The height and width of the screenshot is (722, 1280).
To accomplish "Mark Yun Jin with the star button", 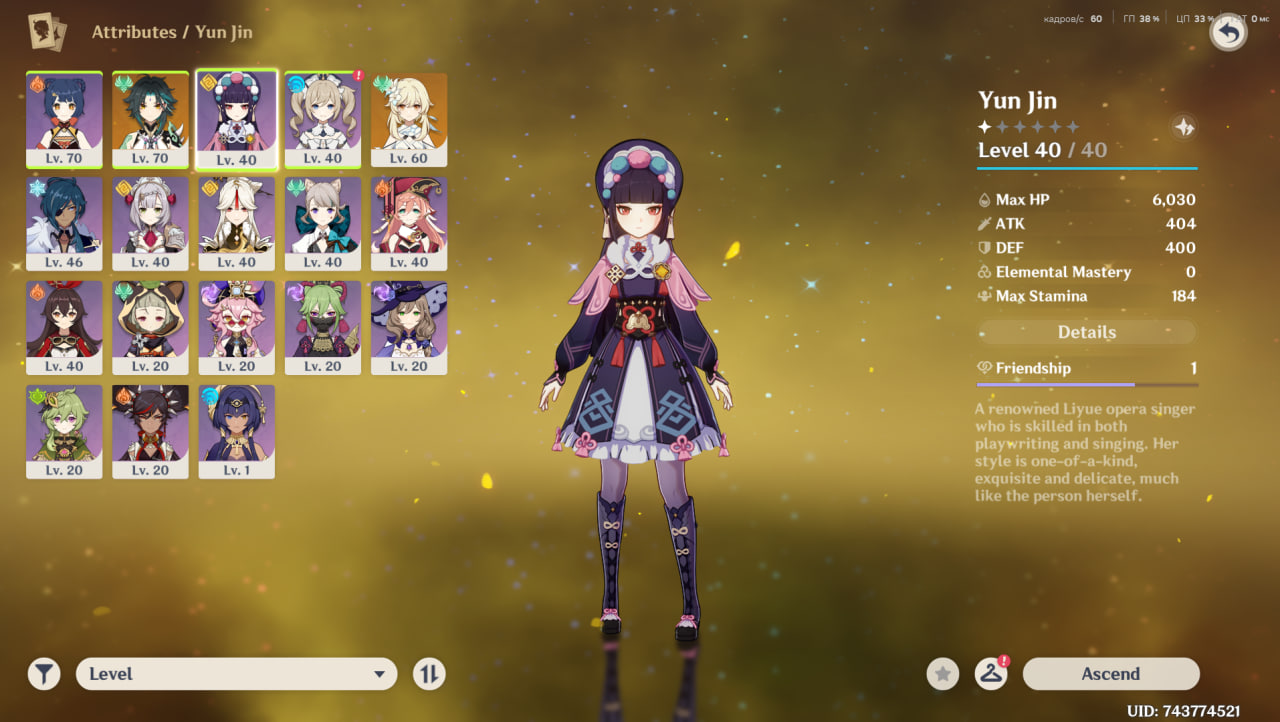I will 942,674.
